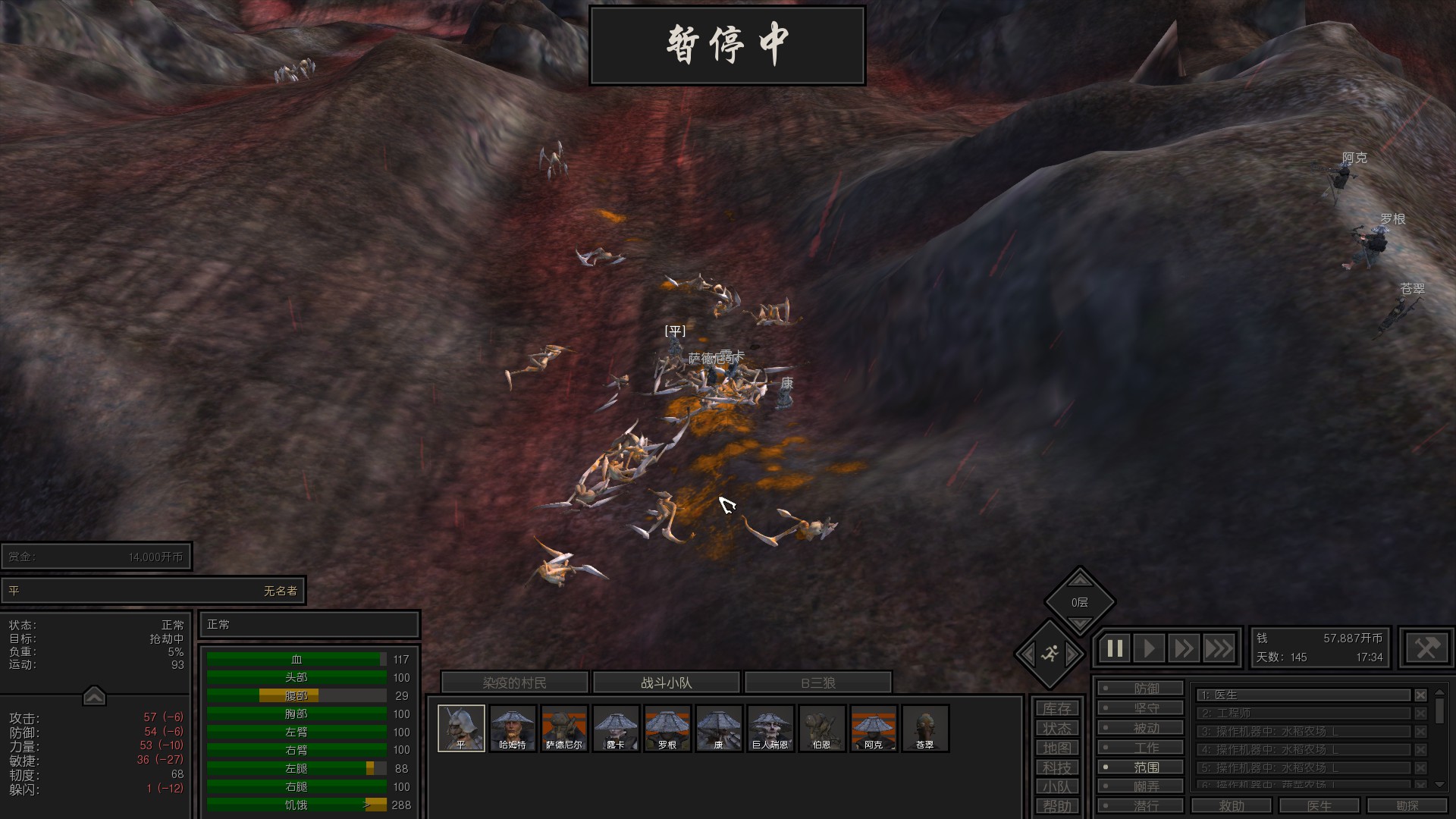Screen dimensions: 1456x819
Task: Set game speed to double fast-forward
Action: tap(1183, 648)
